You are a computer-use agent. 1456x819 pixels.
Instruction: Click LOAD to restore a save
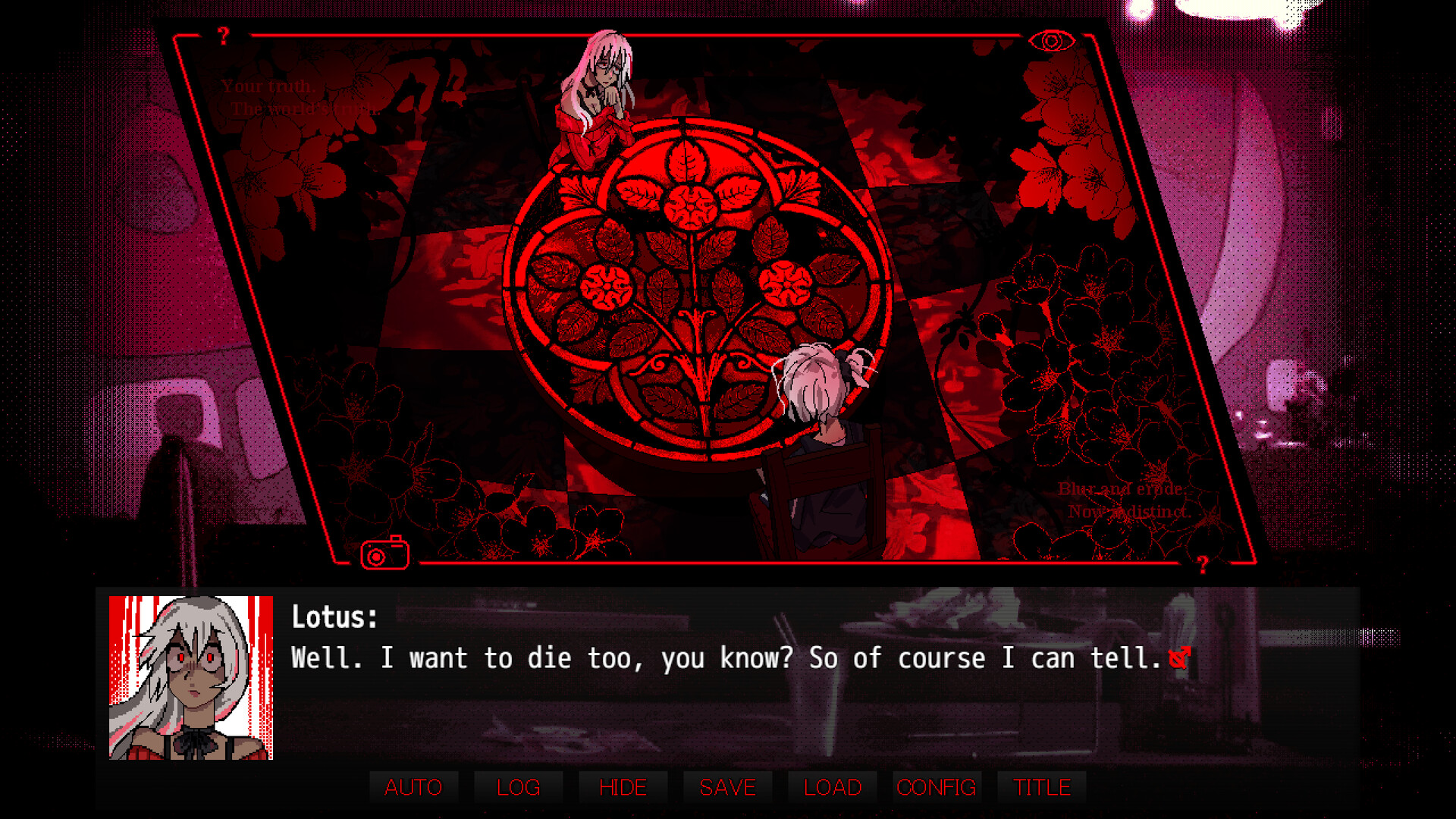831,787
